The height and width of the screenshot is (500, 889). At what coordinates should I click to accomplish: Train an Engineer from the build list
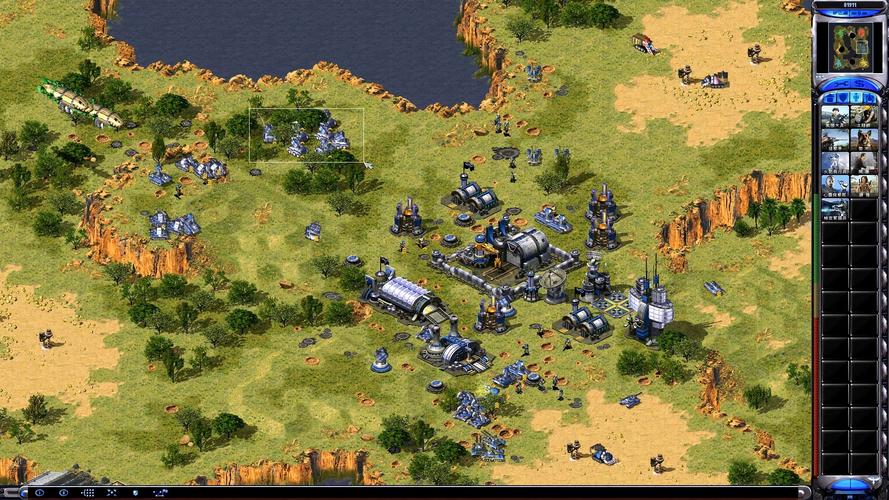864,117
